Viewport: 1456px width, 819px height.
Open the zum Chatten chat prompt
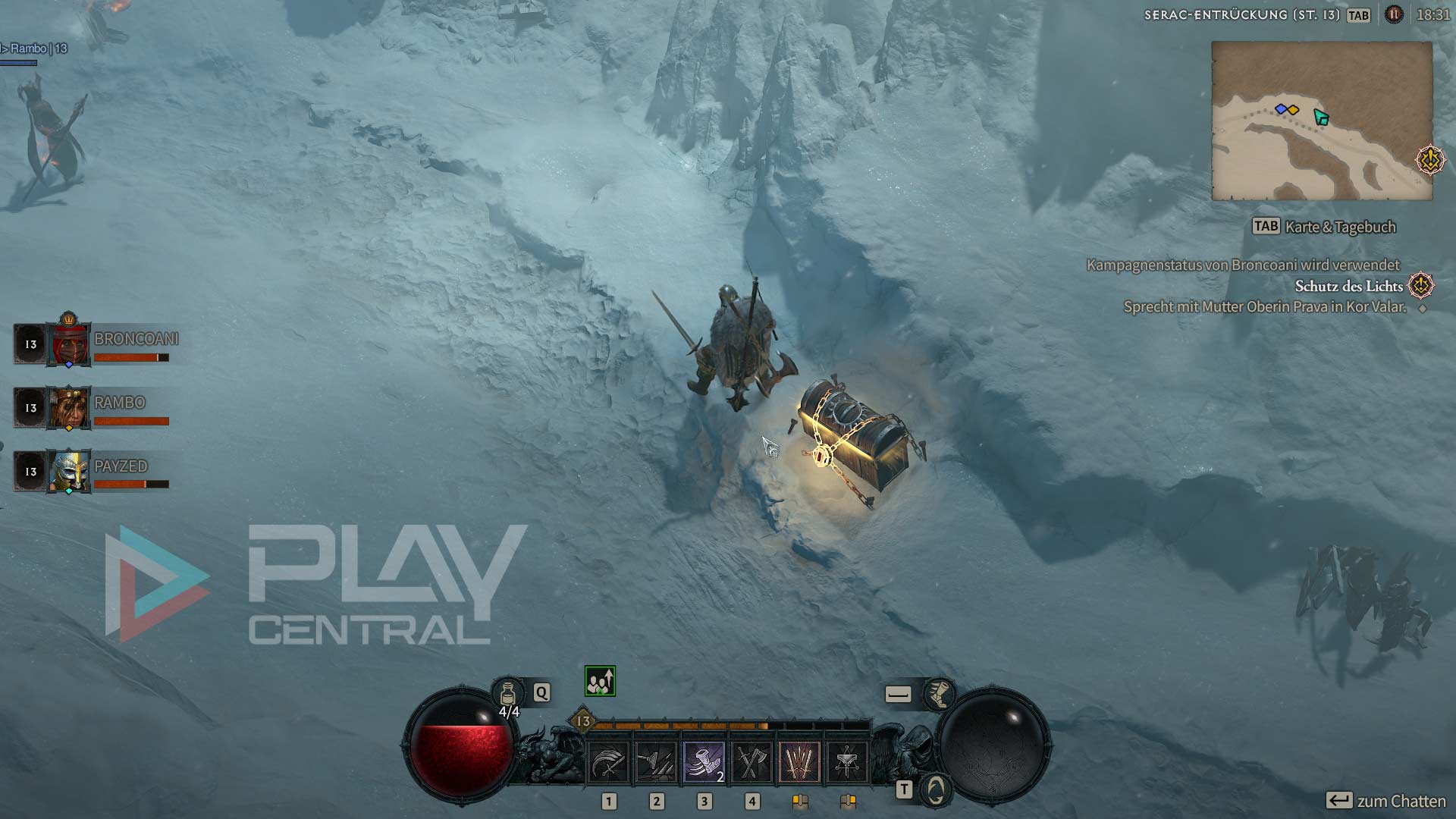[x=1386, y=801]
